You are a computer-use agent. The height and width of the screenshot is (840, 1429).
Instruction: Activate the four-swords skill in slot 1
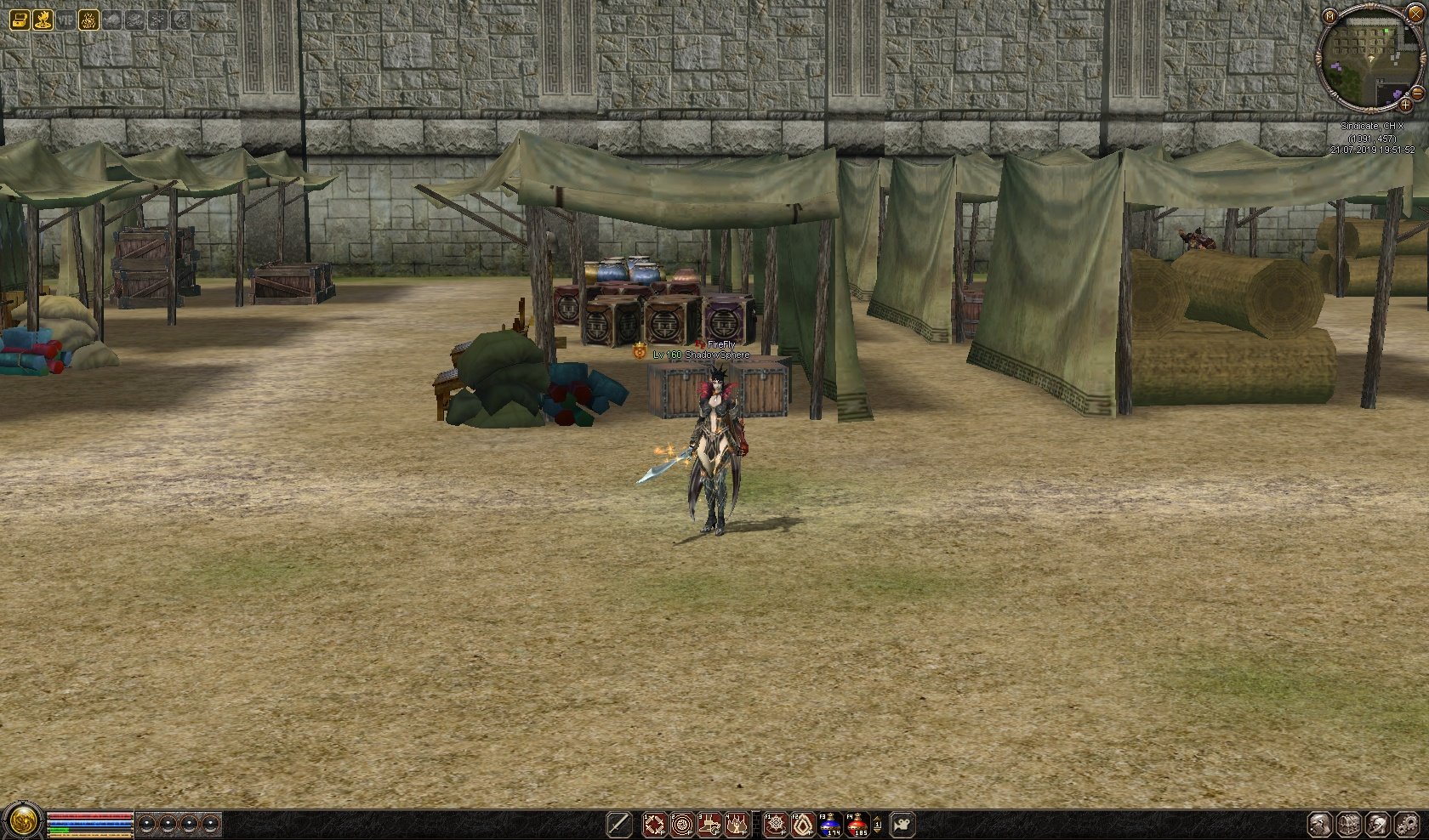tap(654, 824)
